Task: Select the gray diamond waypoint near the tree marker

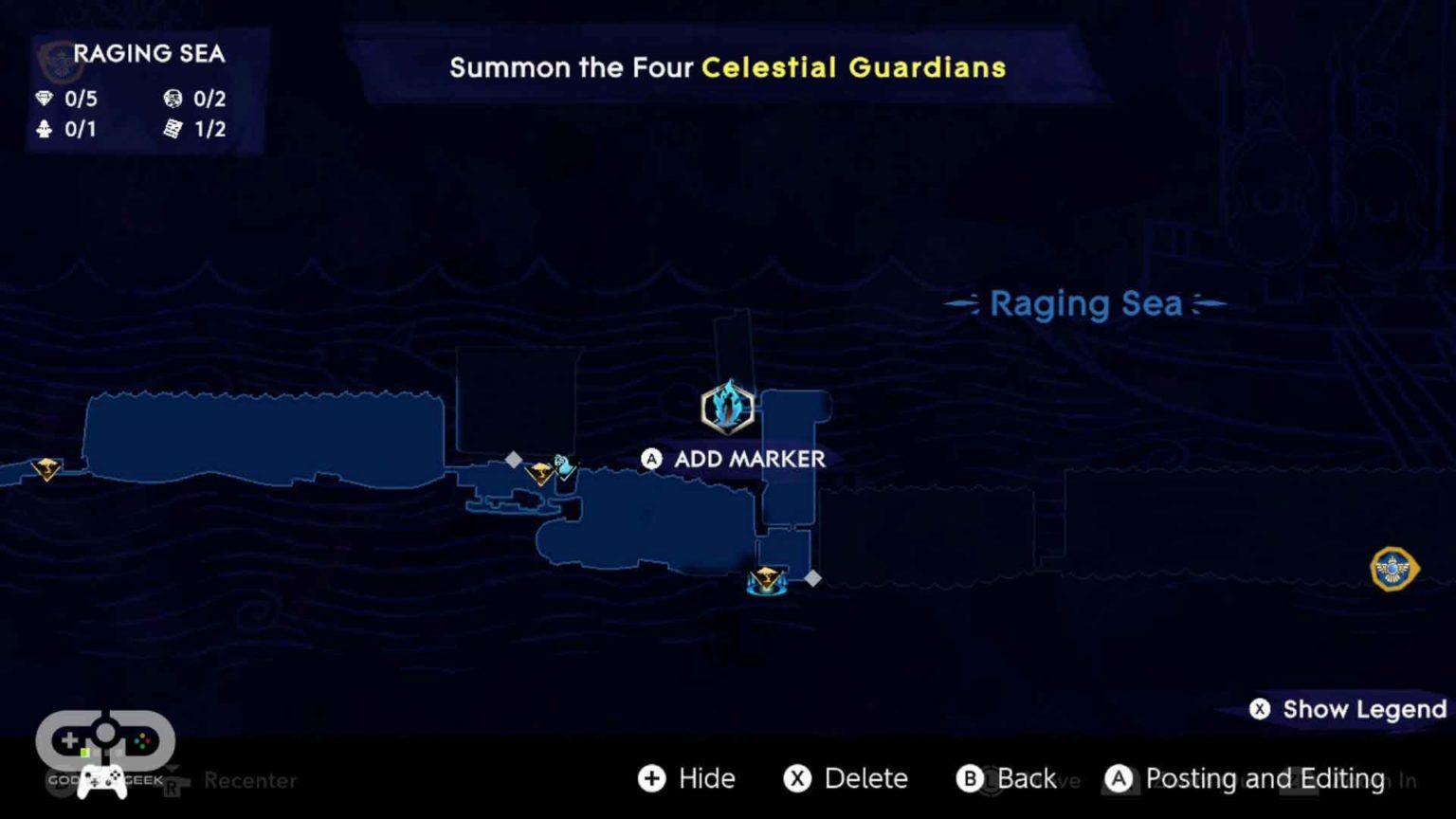Action: pos(515,460)
